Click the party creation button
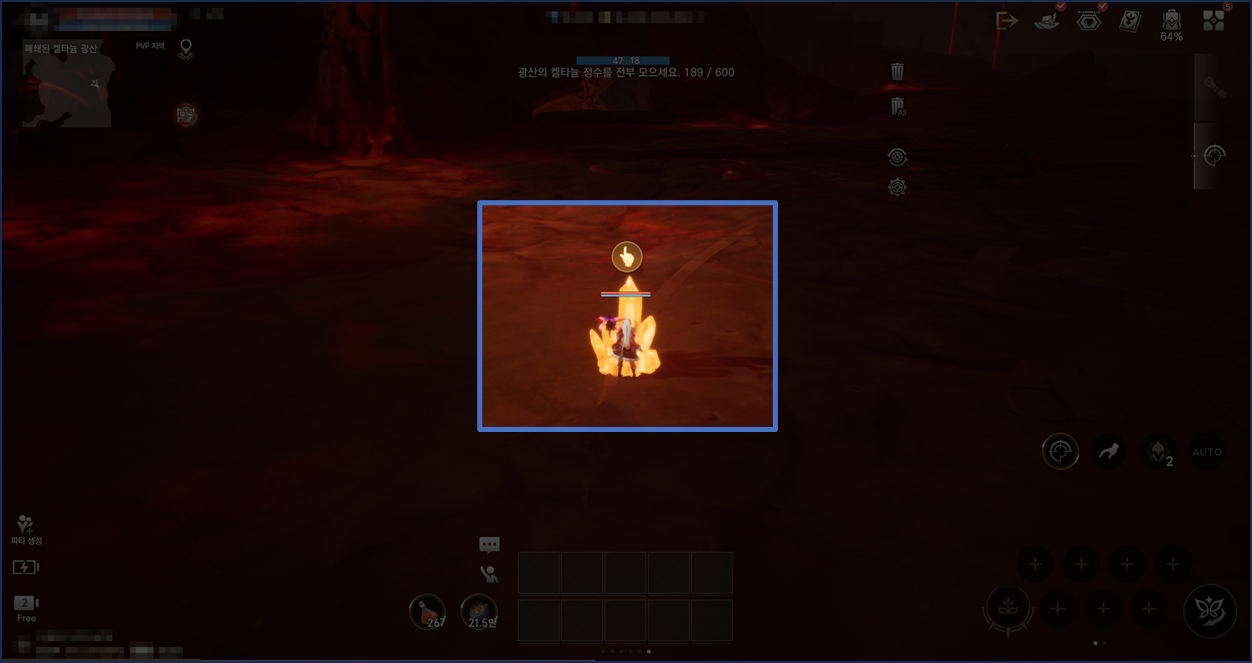Viewport: 1252px width, 663px height. pyautogui.click(x=27, y=529)
